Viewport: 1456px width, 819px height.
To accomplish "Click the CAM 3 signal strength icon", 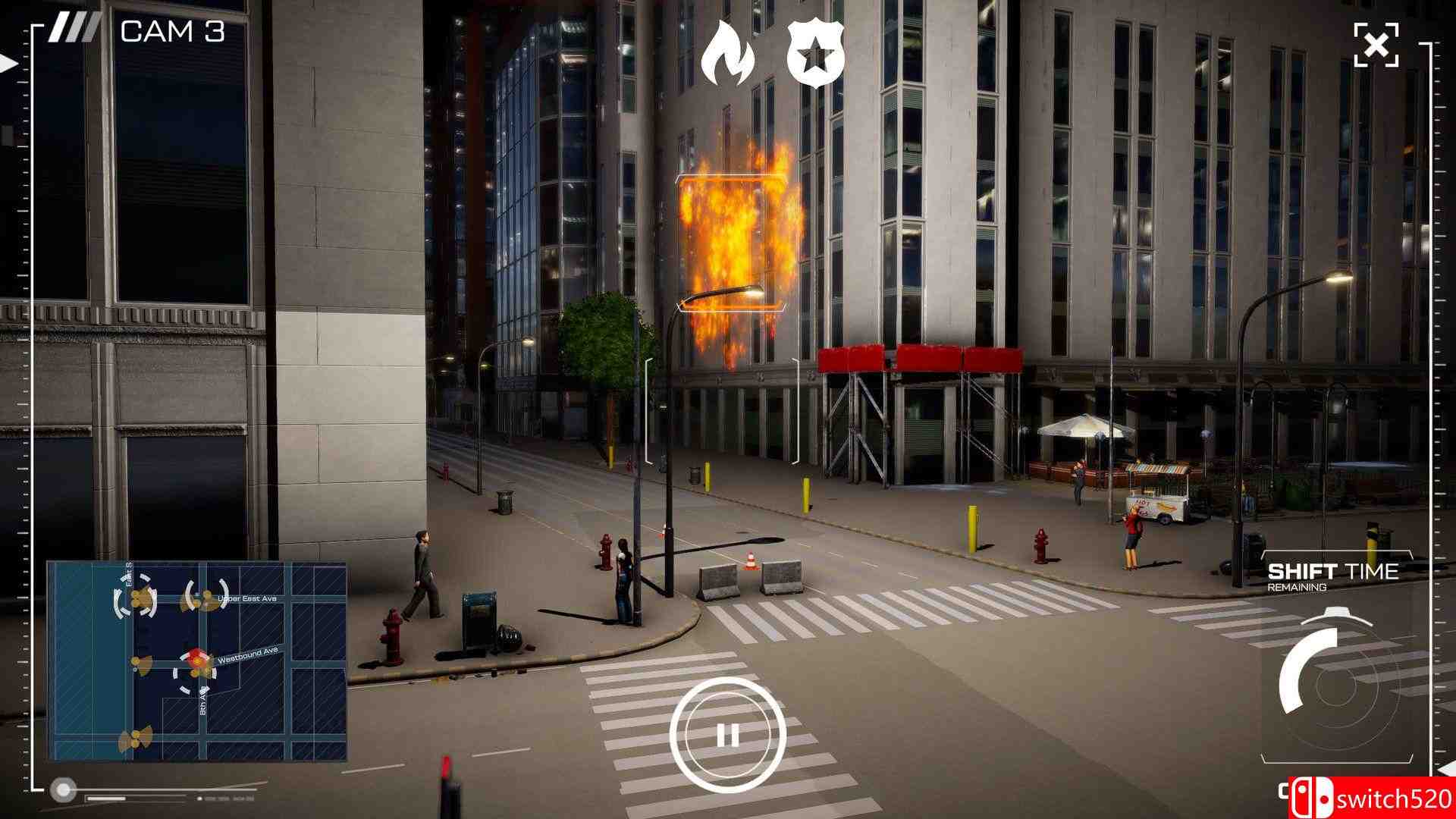I will click(73, 28).
